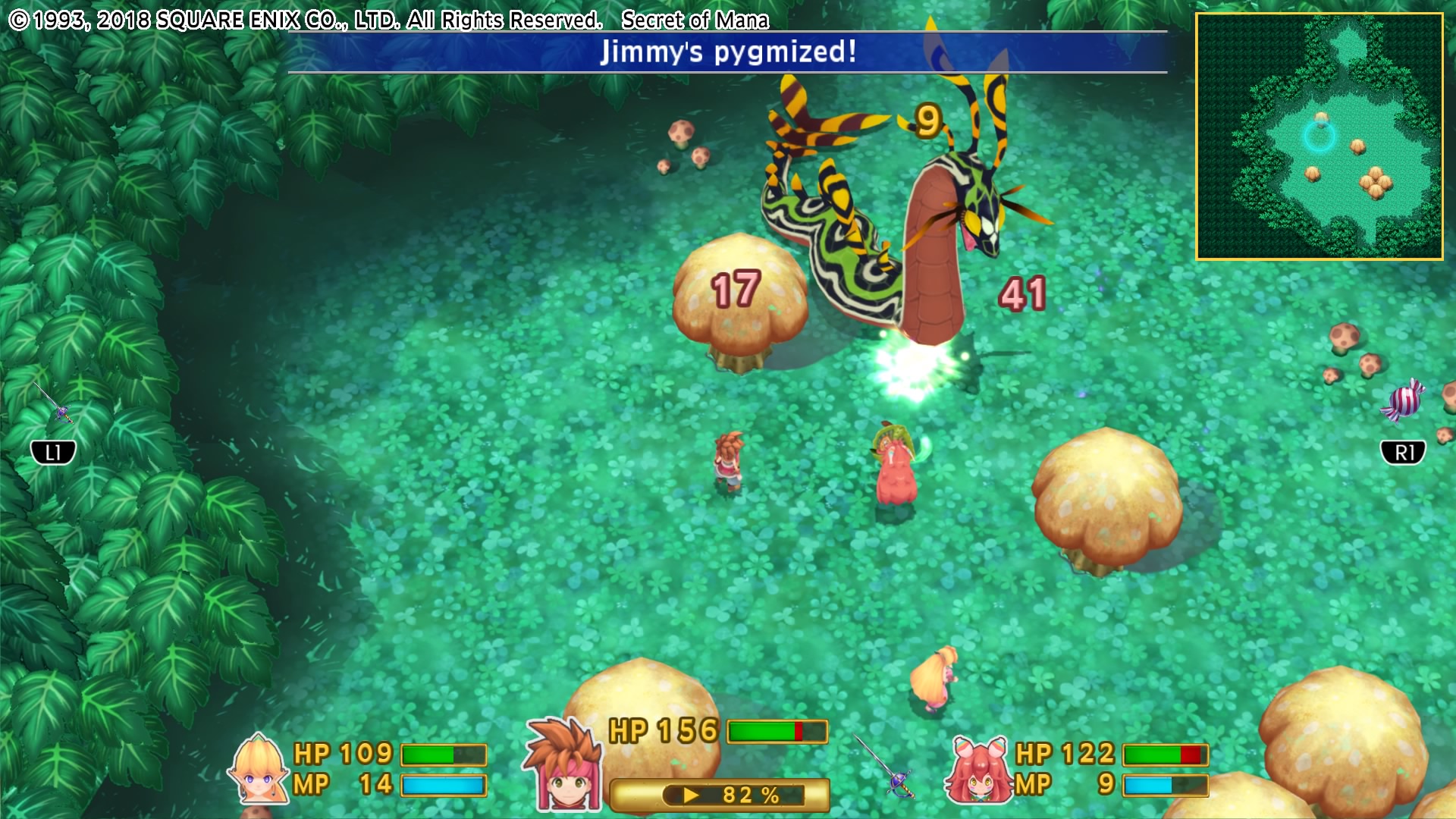Screen dimensions: 1456x819
Task: Select the blonde girl character portrait
Action: tap(259, 769)
